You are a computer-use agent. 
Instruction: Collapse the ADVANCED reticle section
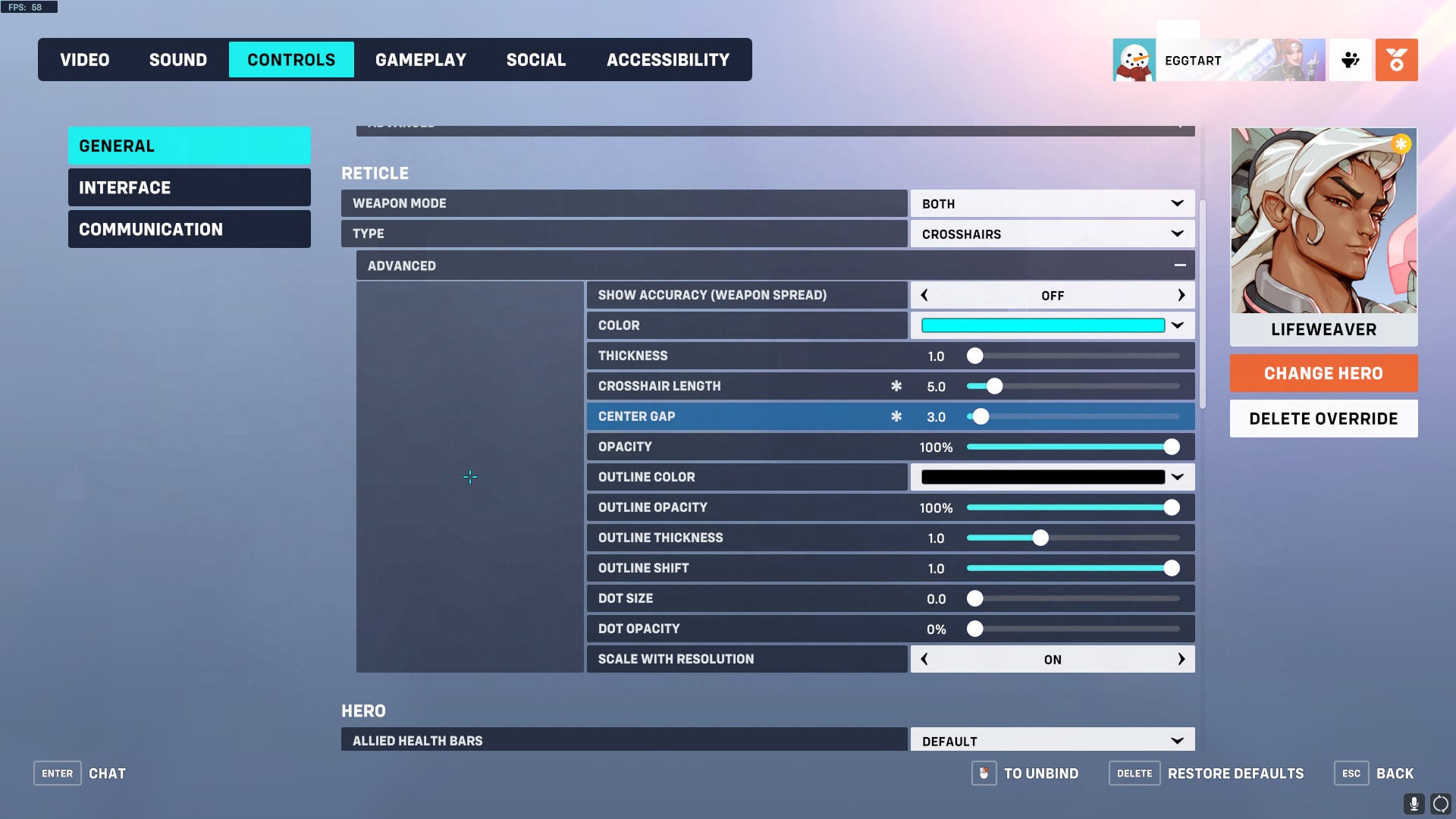tap(1180, 265)
